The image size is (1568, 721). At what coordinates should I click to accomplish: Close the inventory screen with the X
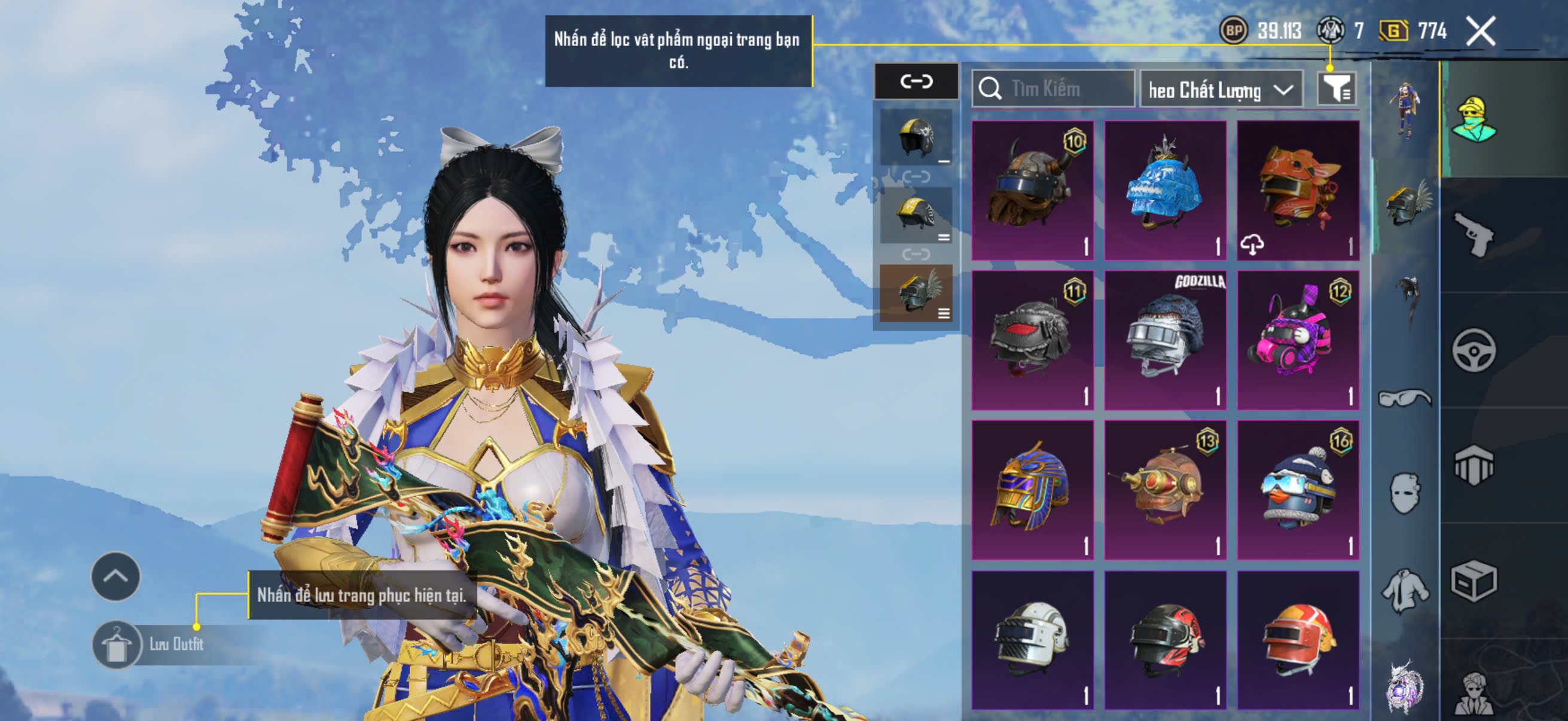(x=1479, y=31)
